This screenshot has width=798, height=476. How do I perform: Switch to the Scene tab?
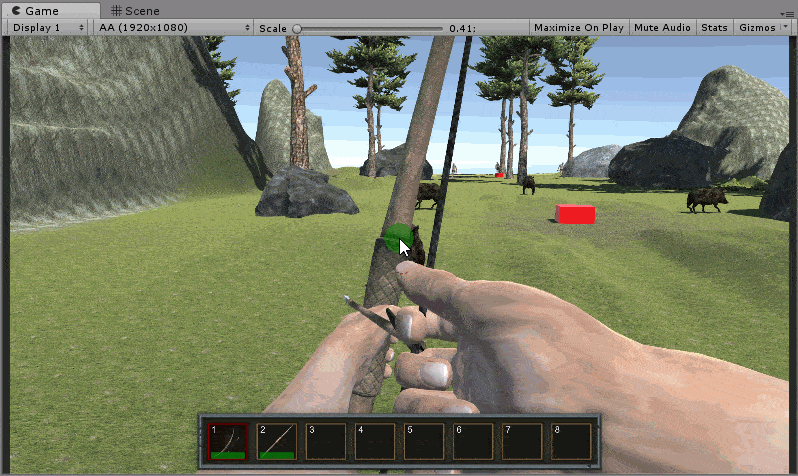click(x=135, y=10)
